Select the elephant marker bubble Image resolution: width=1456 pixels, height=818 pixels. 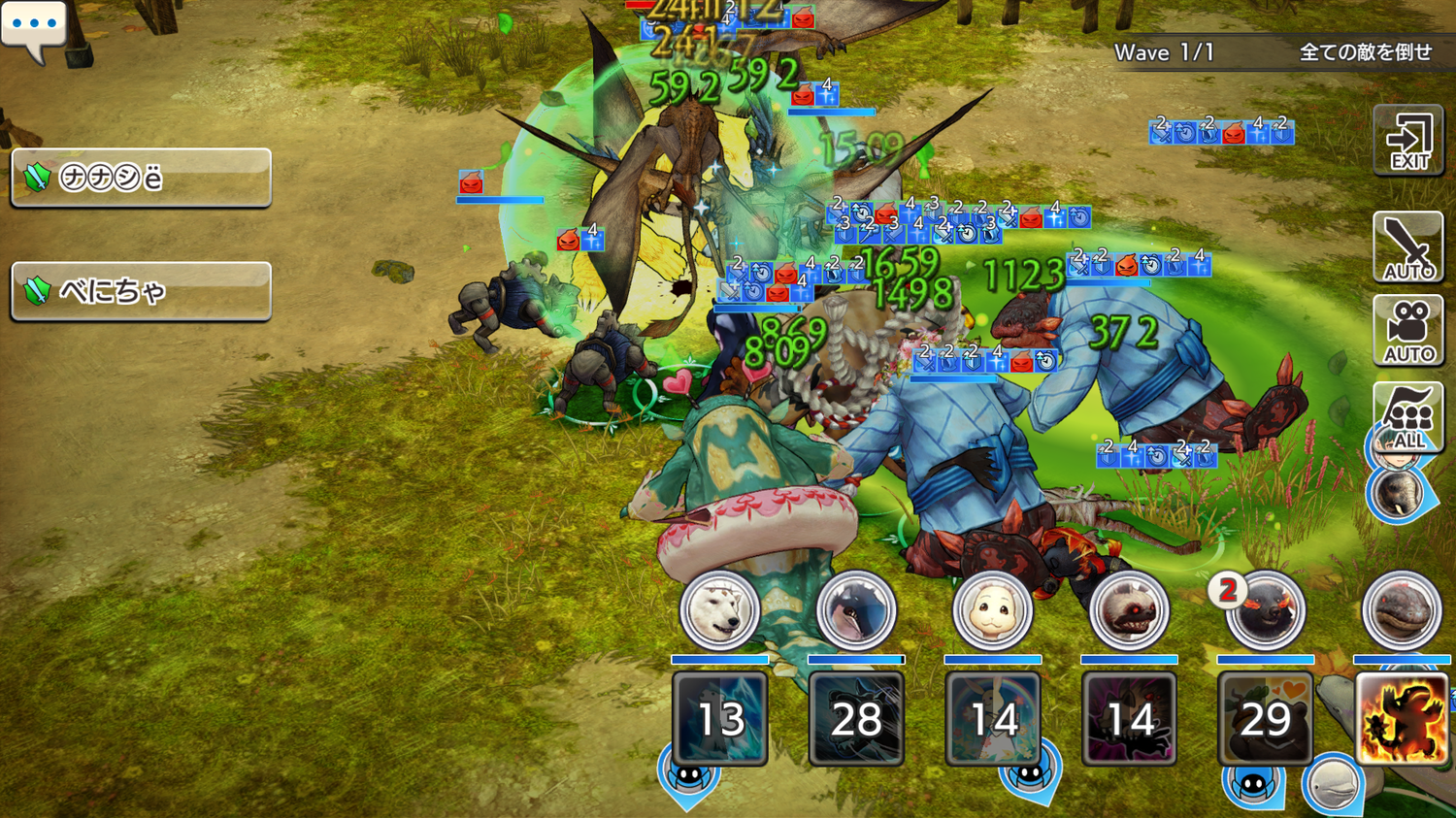(1398, 493)
